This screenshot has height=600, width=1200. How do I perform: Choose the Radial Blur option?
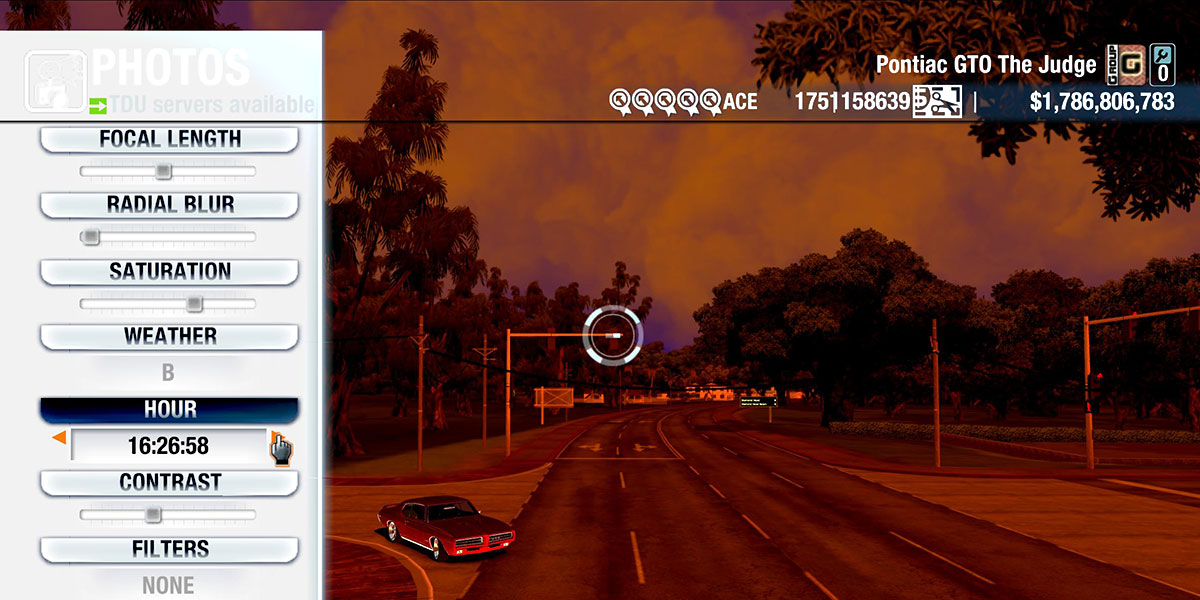click(169, 205)
